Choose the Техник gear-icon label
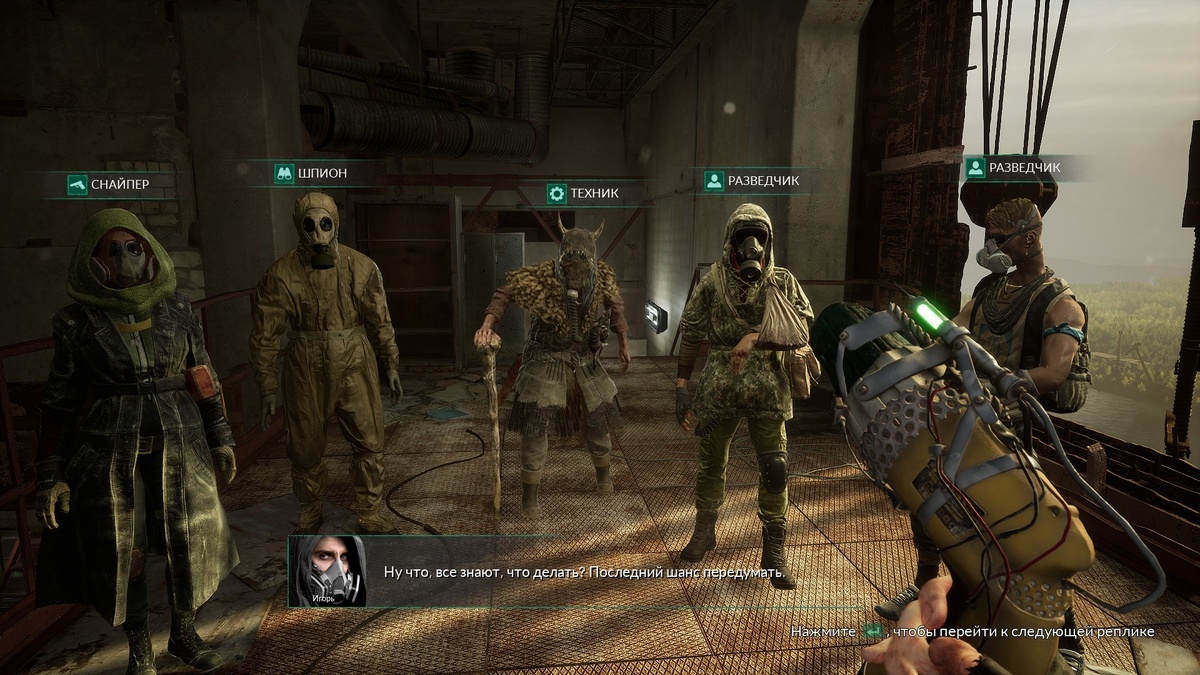 coord(584,193)
